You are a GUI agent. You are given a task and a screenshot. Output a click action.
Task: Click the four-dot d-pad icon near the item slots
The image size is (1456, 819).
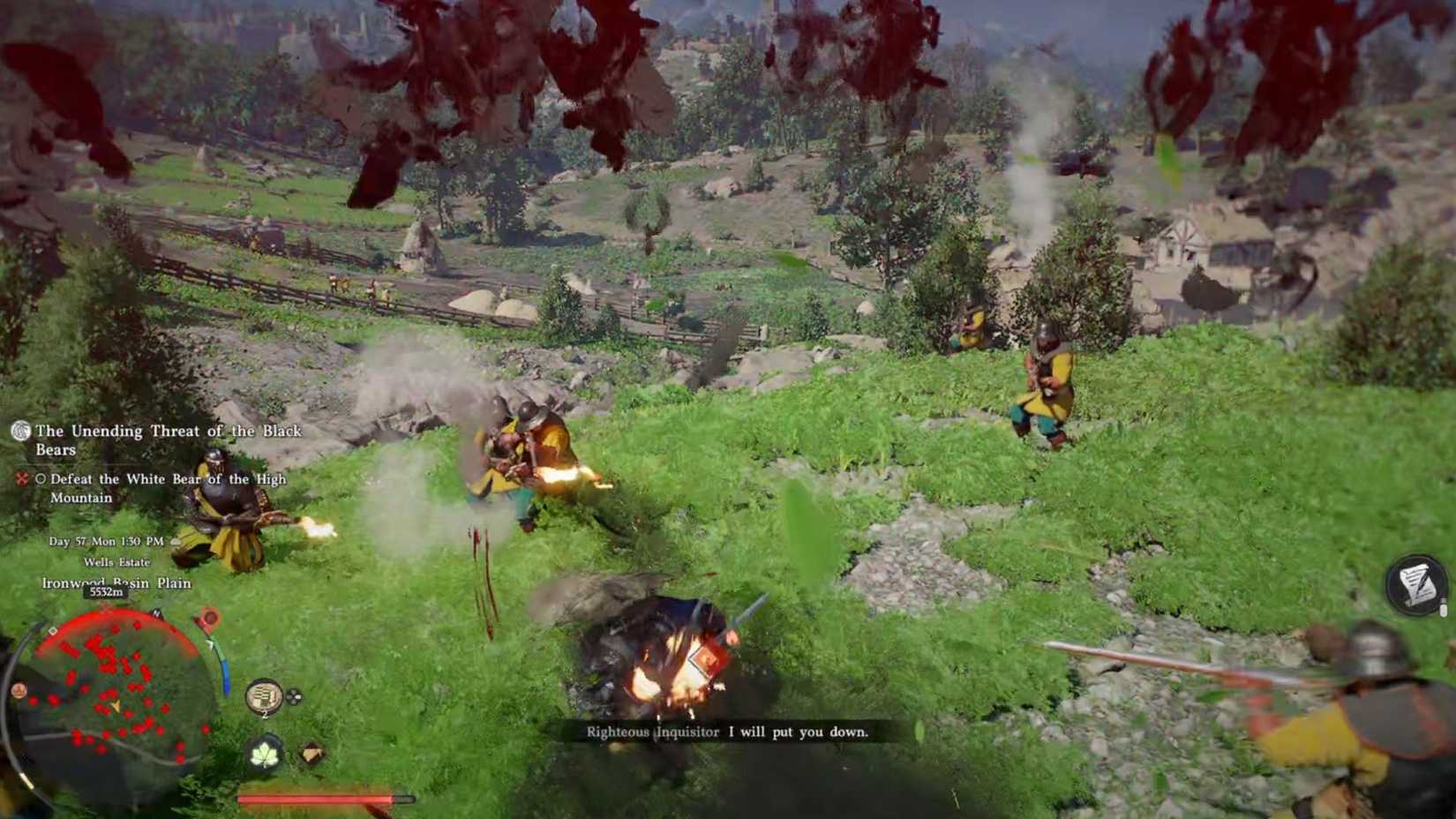293,696
